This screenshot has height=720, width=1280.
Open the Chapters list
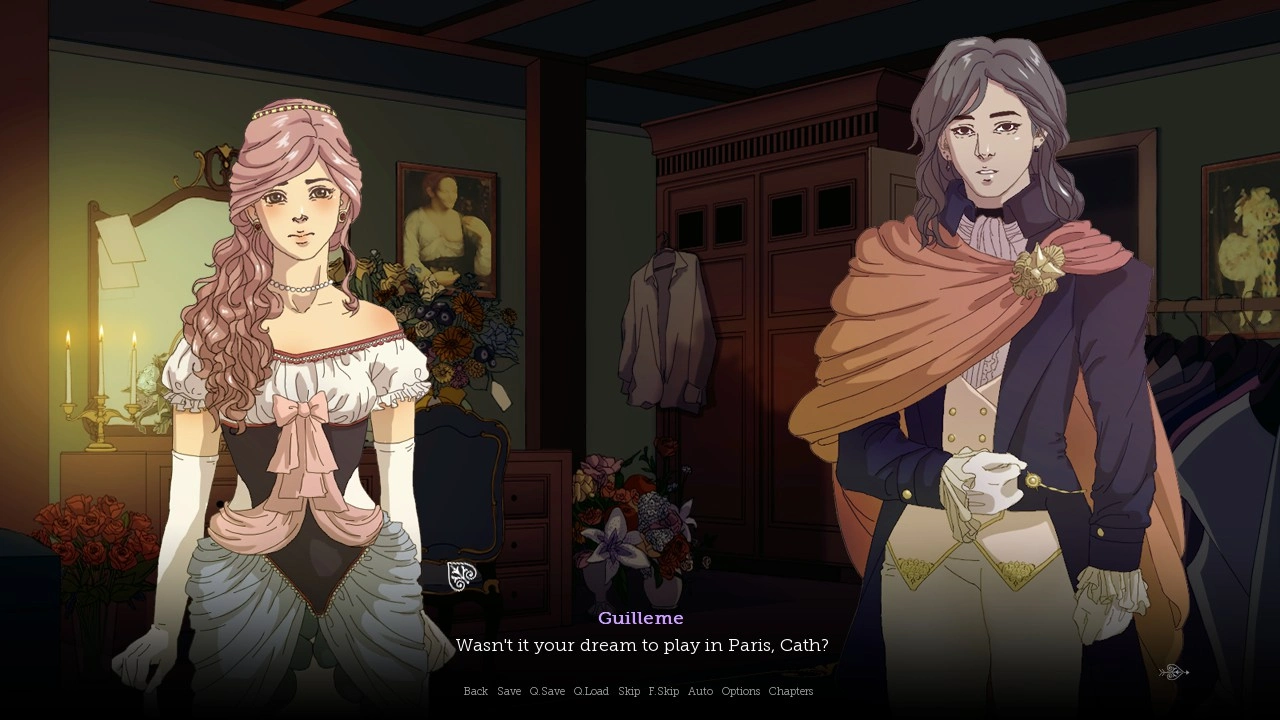point(791,691)
